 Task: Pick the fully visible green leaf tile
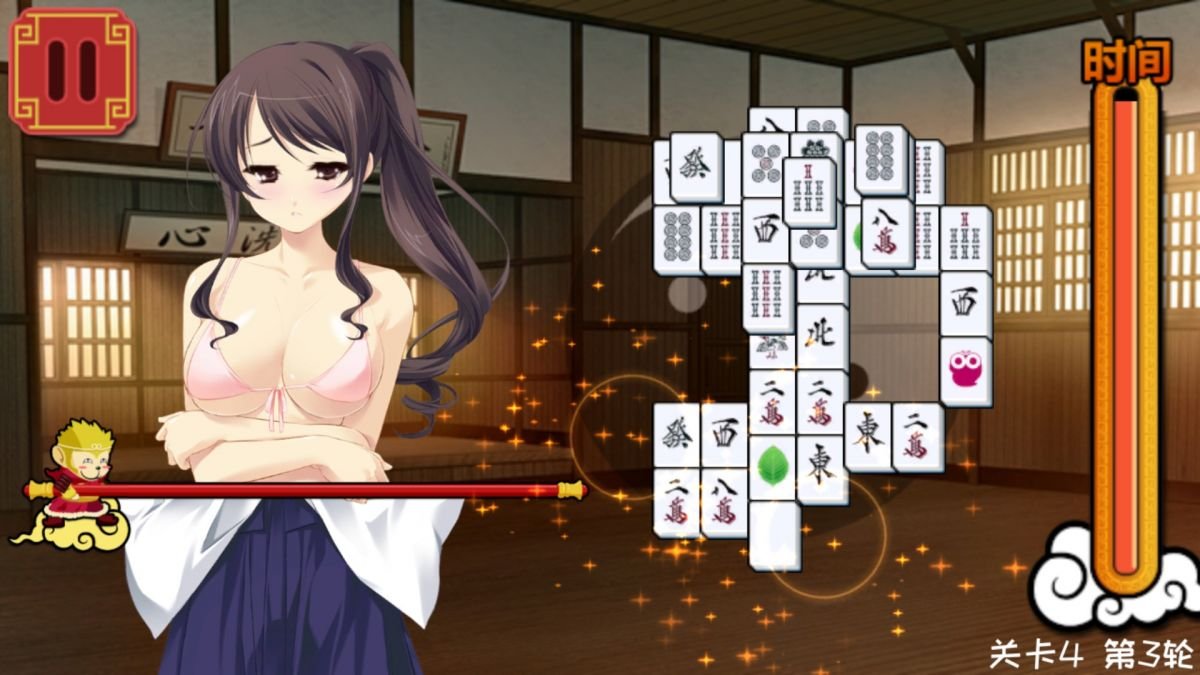click(772, 466)
